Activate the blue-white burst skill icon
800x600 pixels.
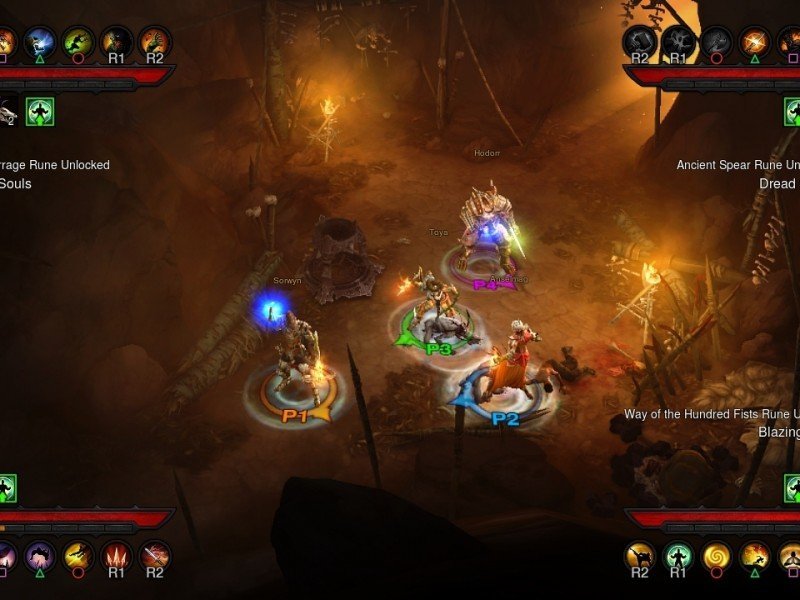39,41
